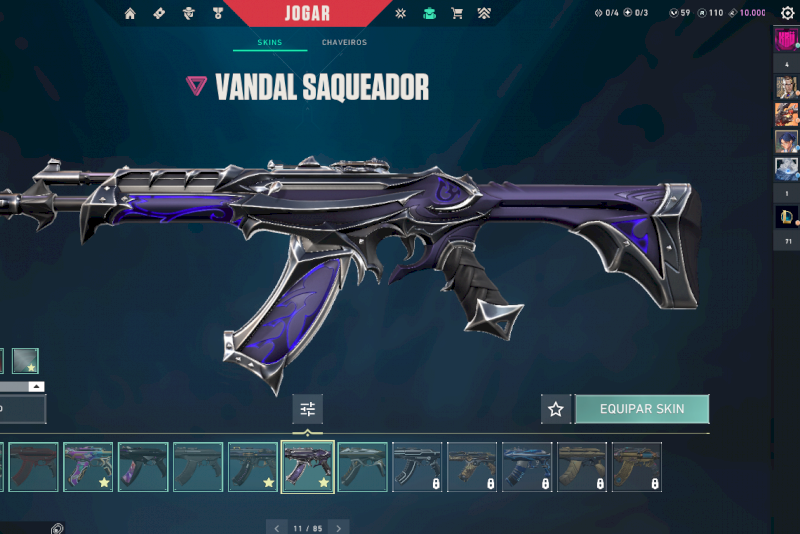
Task: Open the trophy icon in top bar
Action: click(218, 14)
